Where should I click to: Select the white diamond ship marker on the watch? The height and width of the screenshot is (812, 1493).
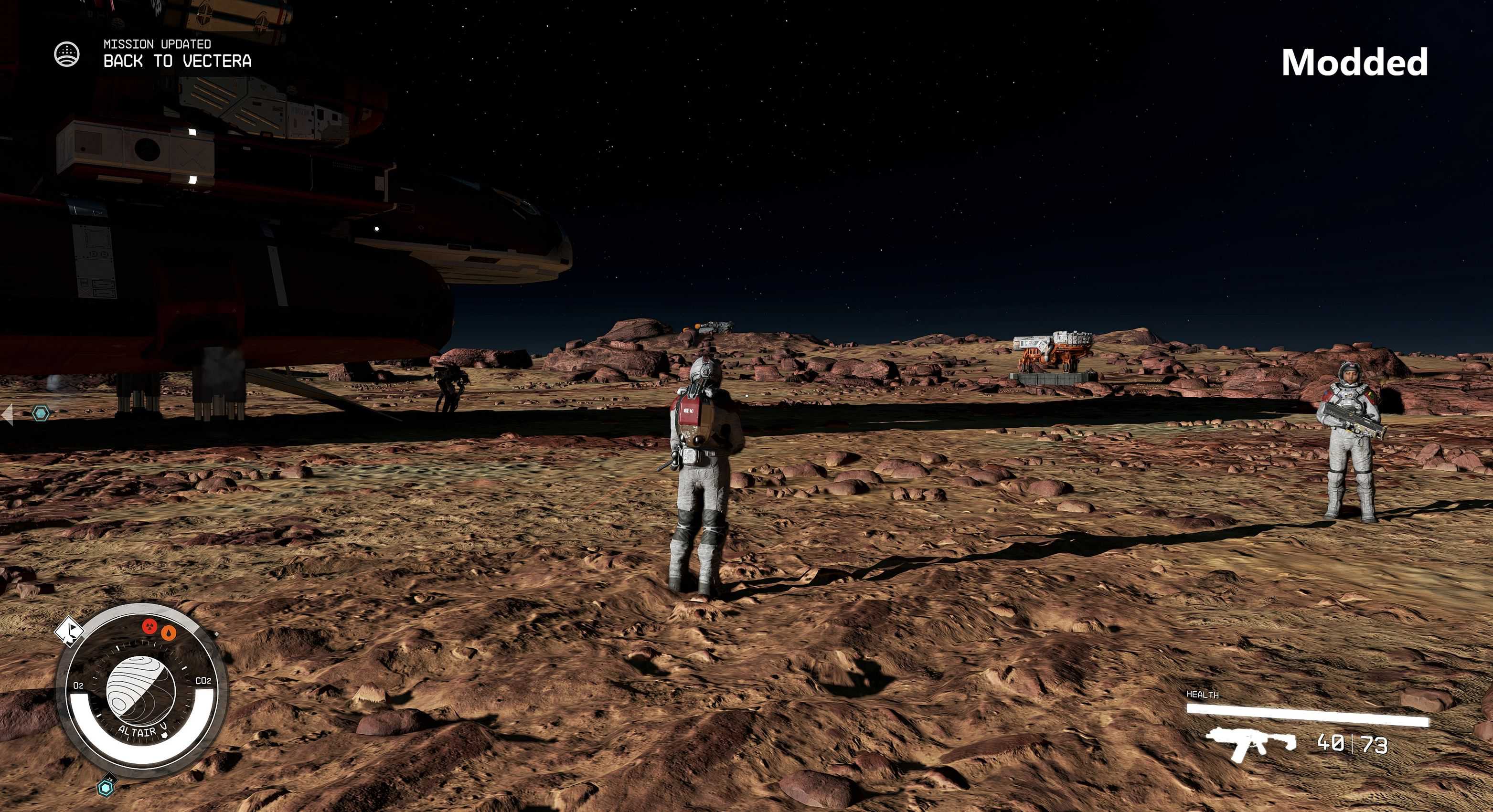(x=69, y=628)
